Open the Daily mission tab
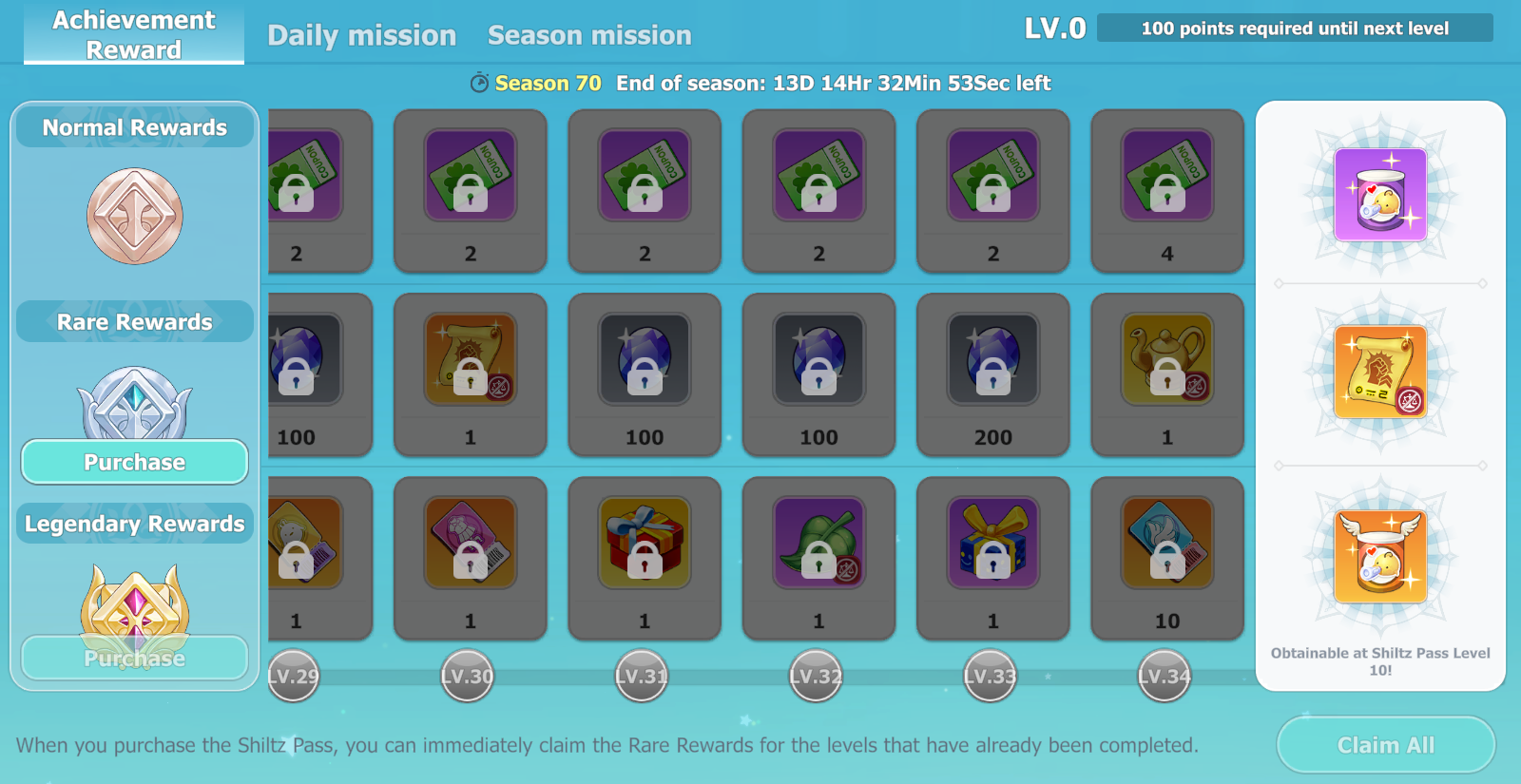 [x=361, y=35]
